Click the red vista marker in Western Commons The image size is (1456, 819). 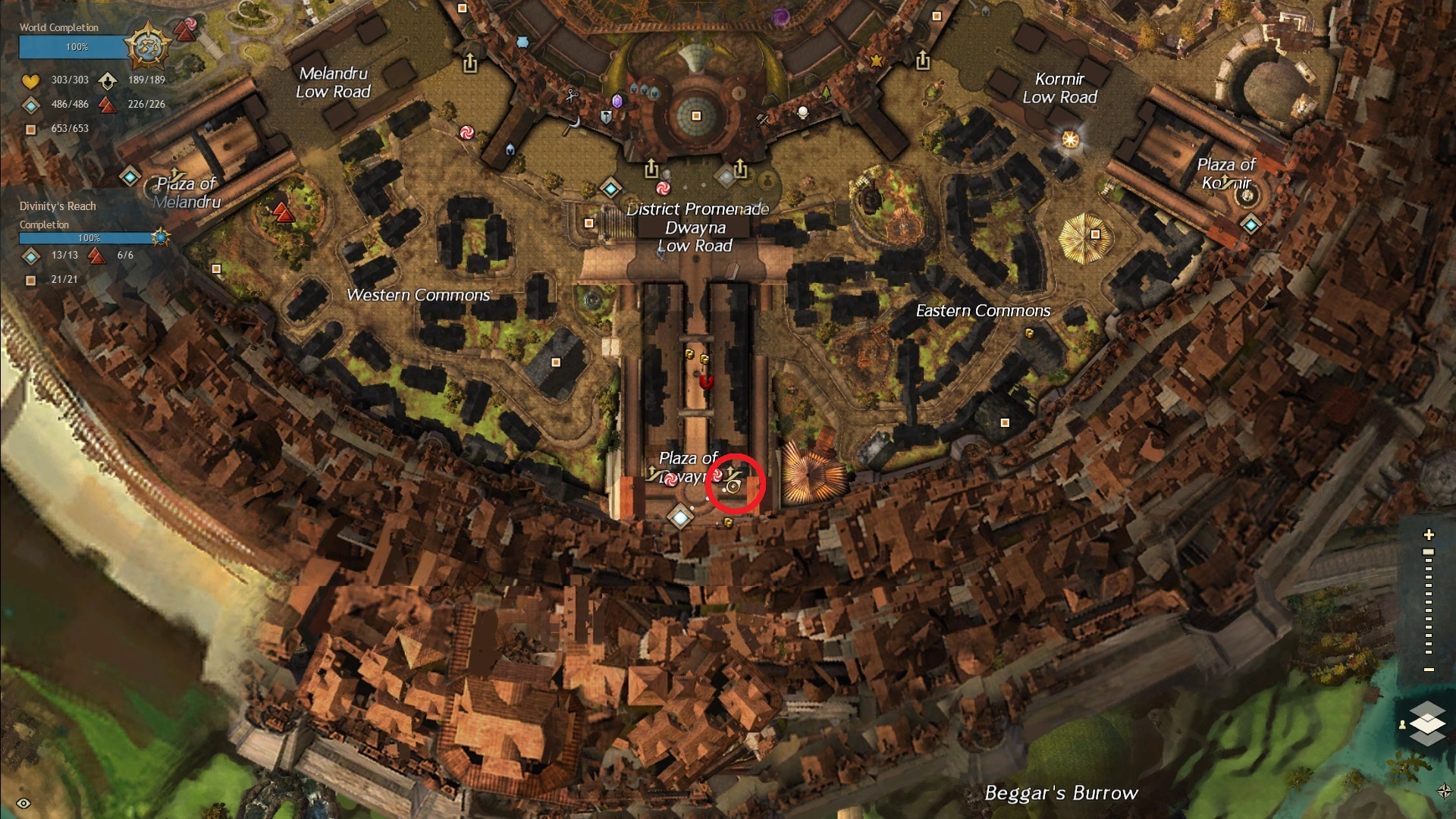point(284,213)
